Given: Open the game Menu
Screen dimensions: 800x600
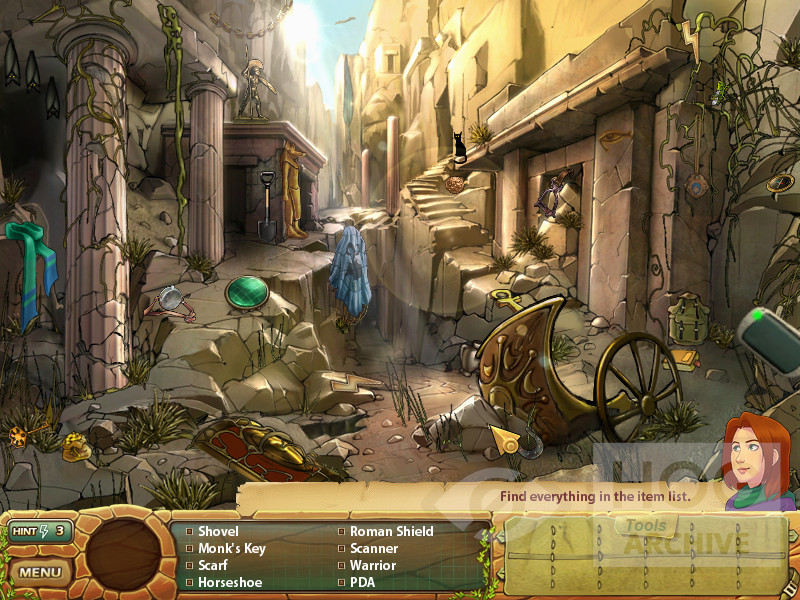Looking at the screenshot, I should tap(40, 573).
